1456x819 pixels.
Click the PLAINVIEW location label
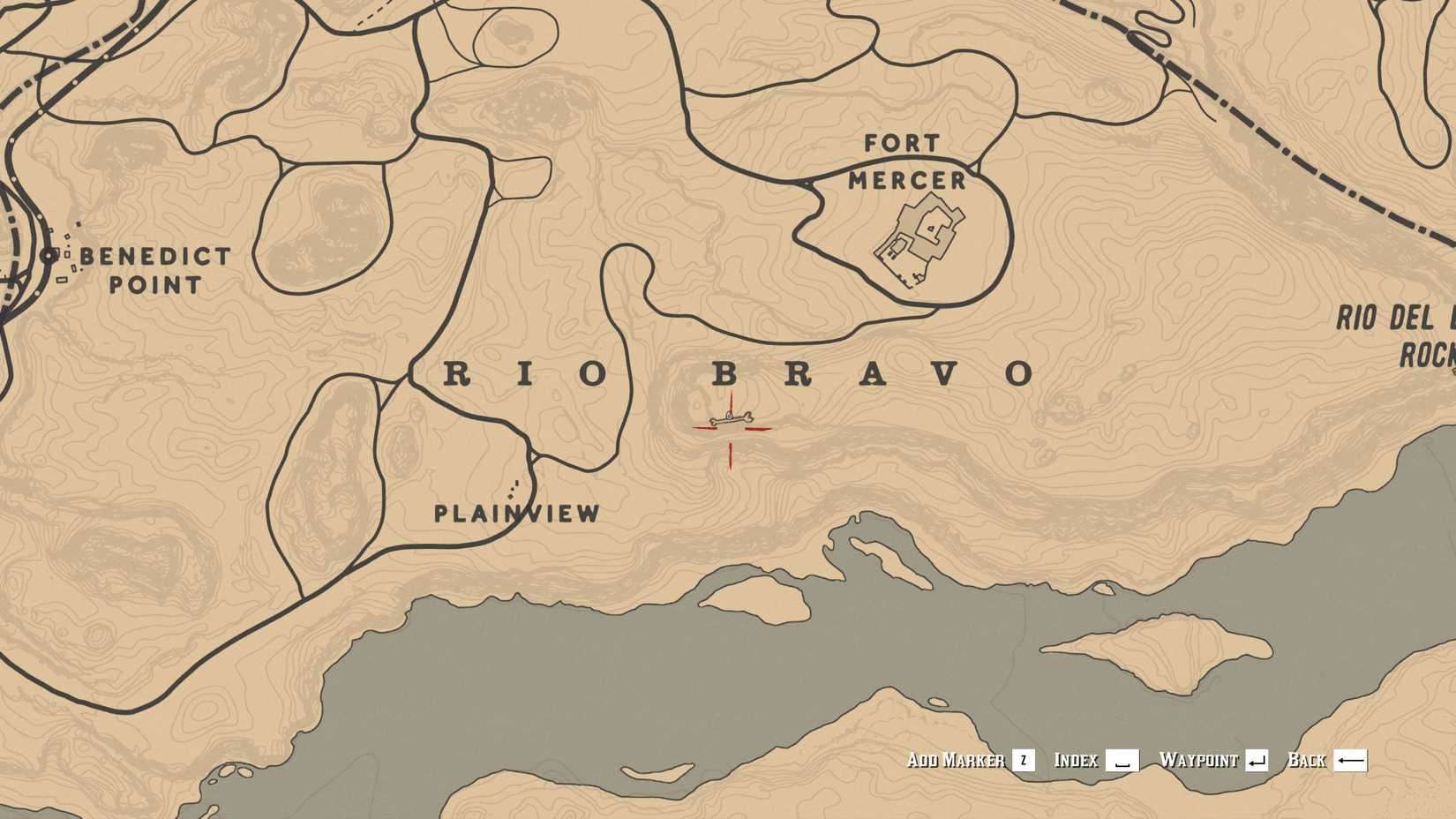(x=516, y=513)
